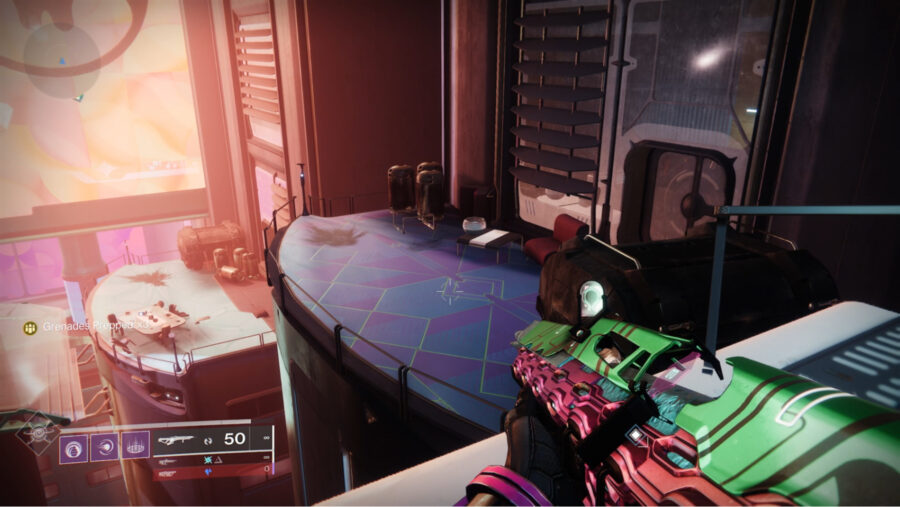Activate the grenade ability icon
Screen dimensions: 900x507
coord(75,445)
